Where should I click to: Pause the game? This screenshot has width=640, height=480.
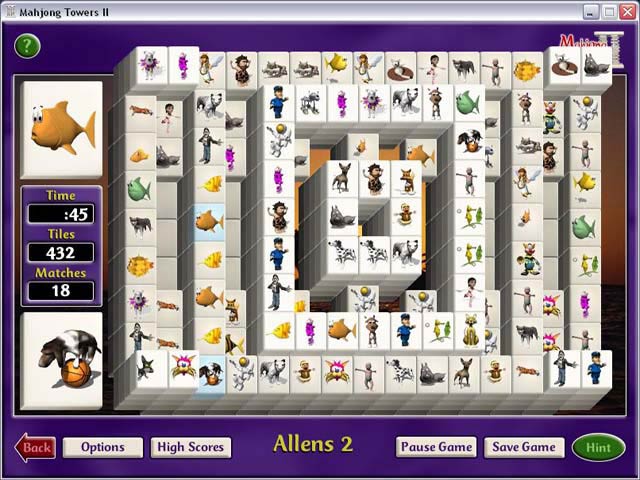pyautogui.click(x=436, y=447)
